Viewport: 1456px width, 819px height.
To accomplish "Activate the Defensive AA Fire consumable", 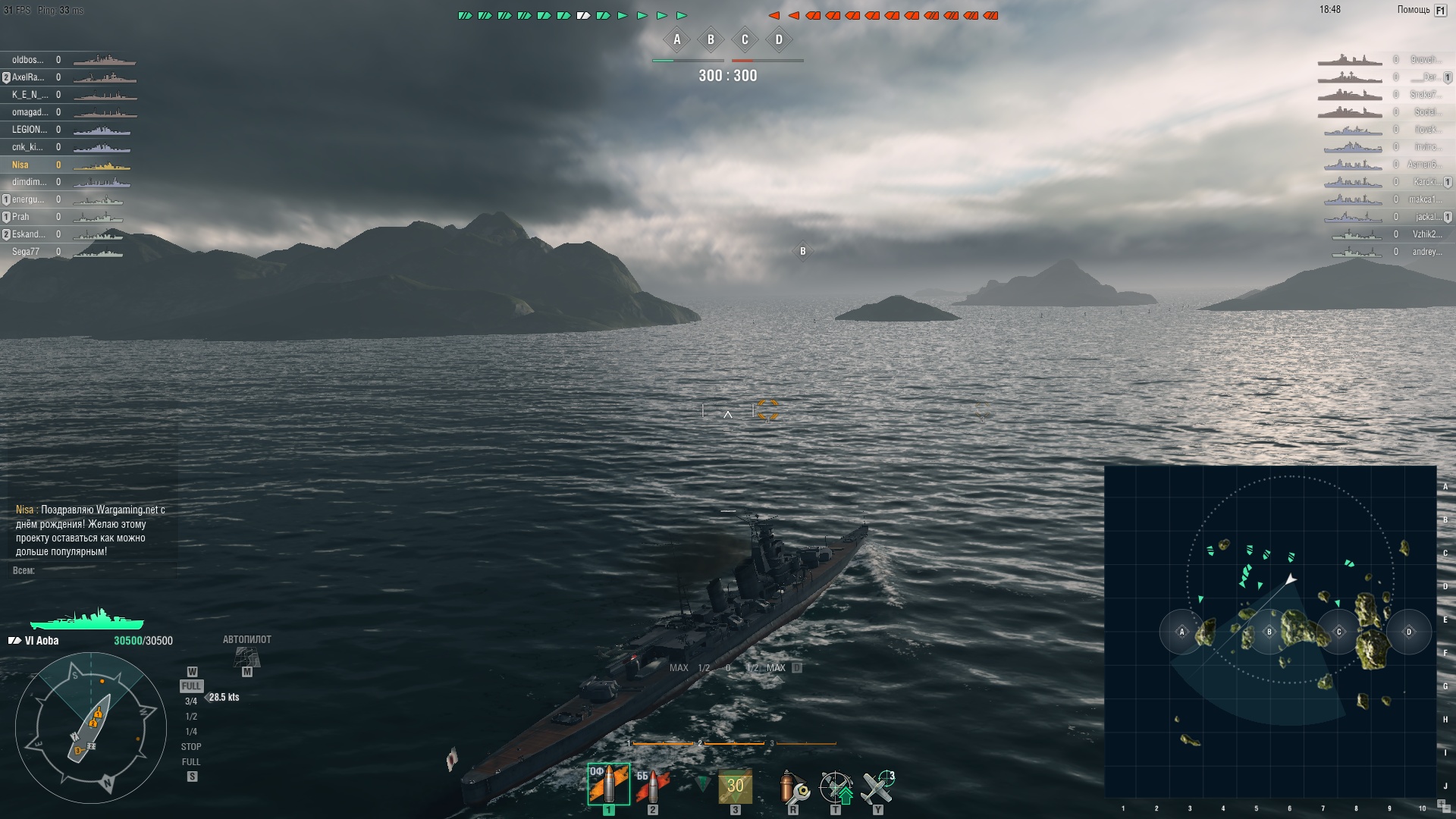I will 836,788.
